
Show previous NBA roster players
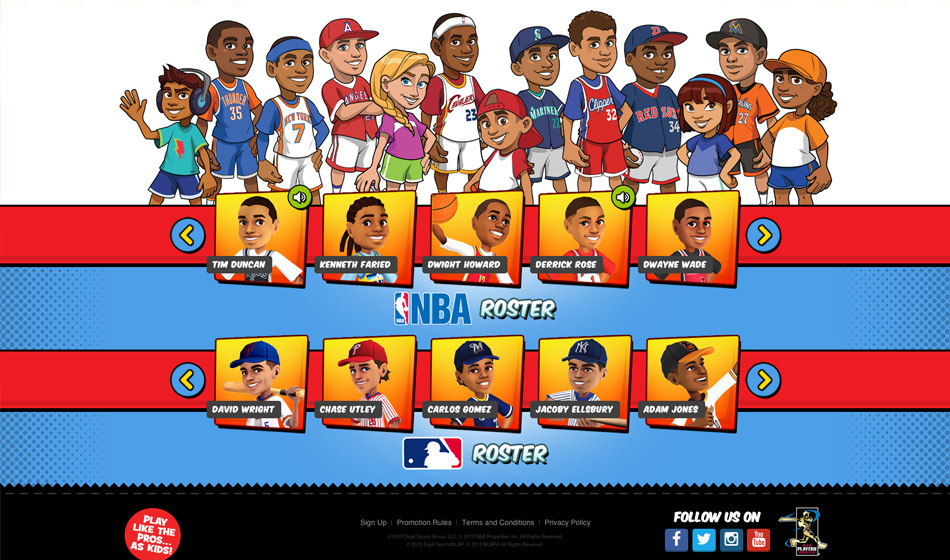pyautogui.click(x=188, y=235)
